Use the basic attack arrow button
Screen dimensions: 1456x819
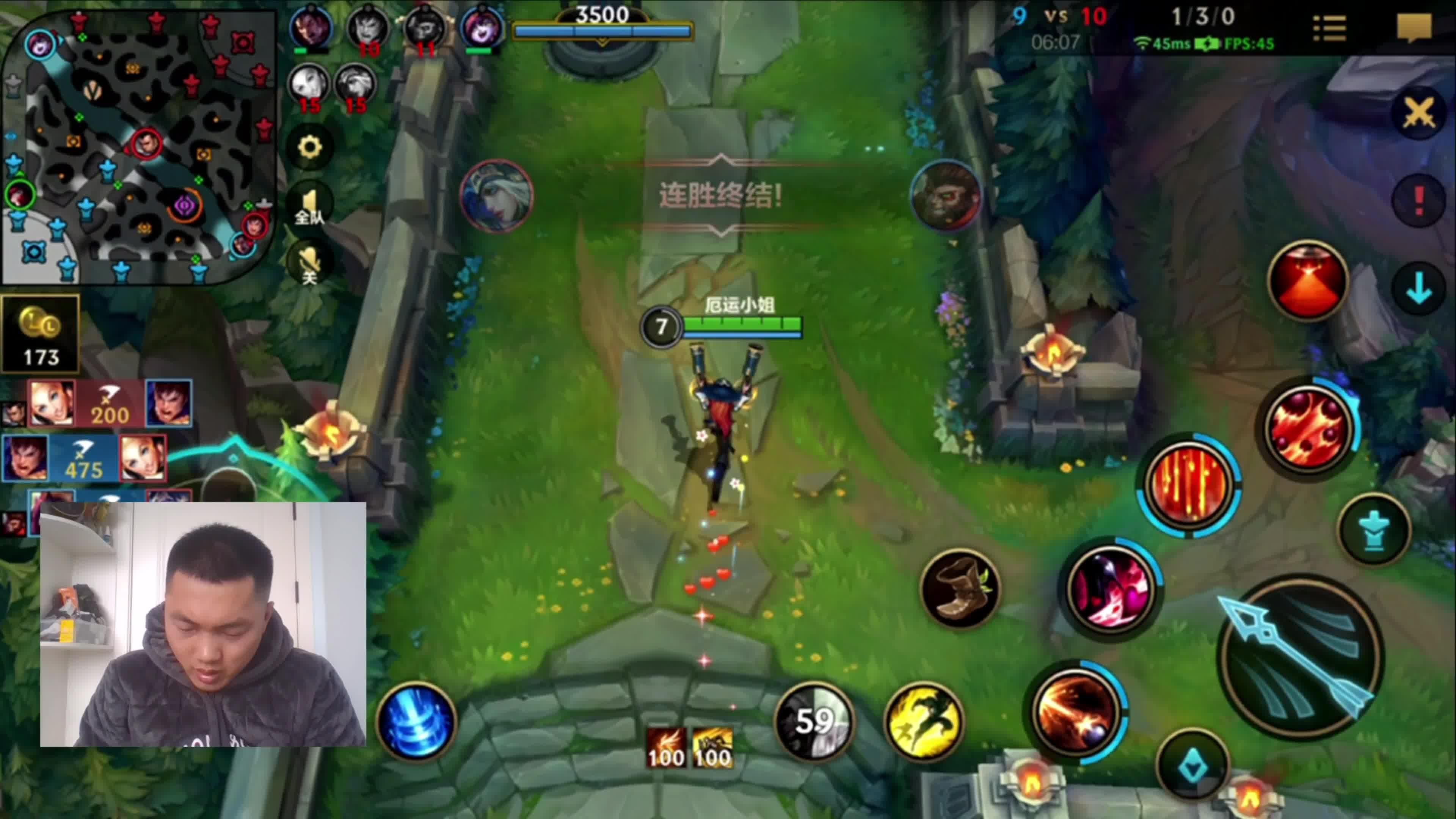click(1300, 656)
